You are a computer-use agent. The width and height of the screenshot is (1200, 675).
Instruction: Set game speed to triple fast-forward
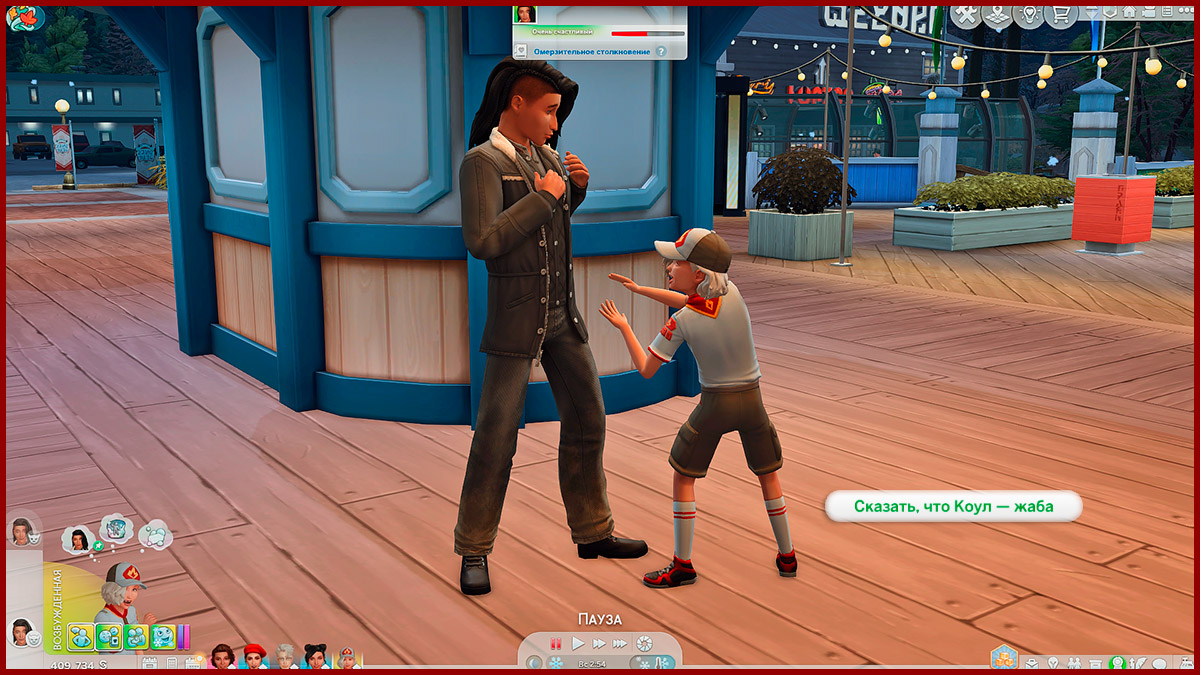(620, 643)
